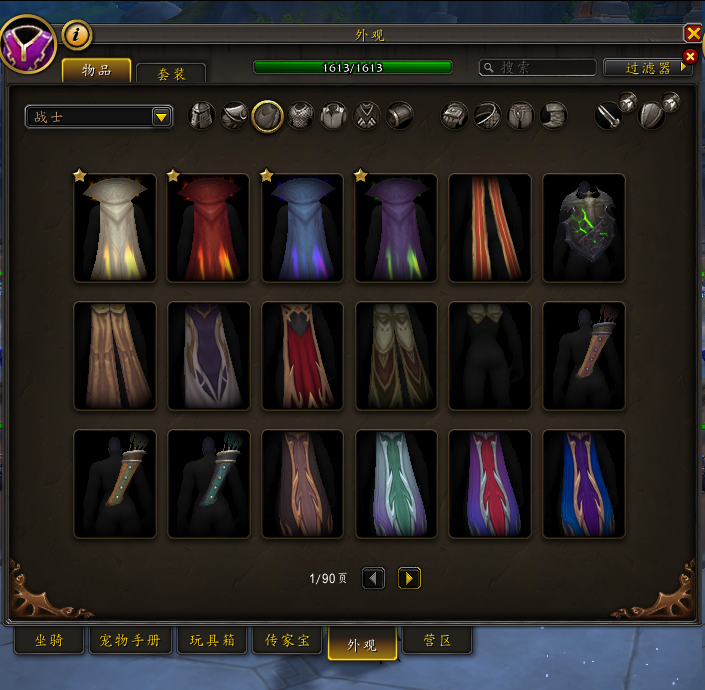Select the red flame cloak appearance

(x=208, y=228)
